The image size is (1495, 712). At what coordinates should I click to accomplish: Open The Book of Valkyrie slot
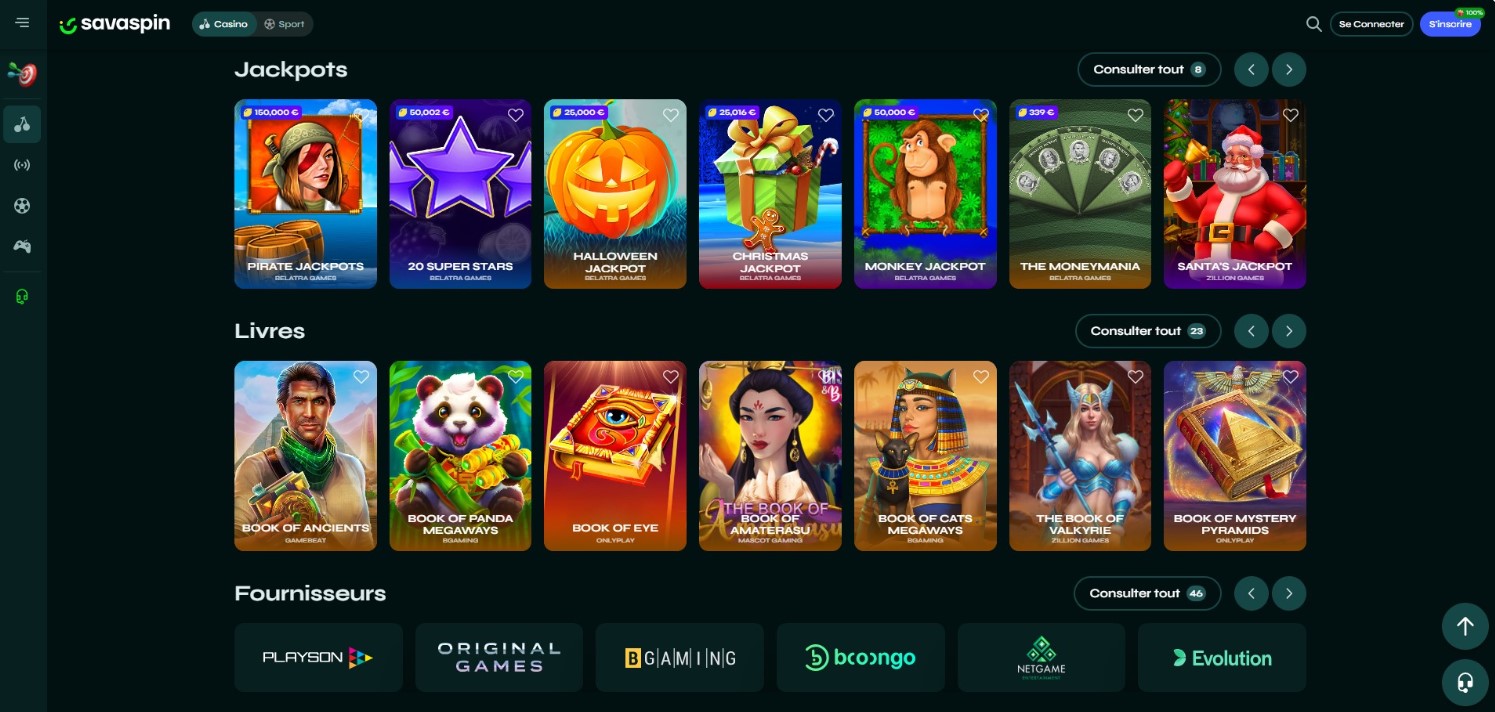pyautogui.click(x=1080, y=455)
